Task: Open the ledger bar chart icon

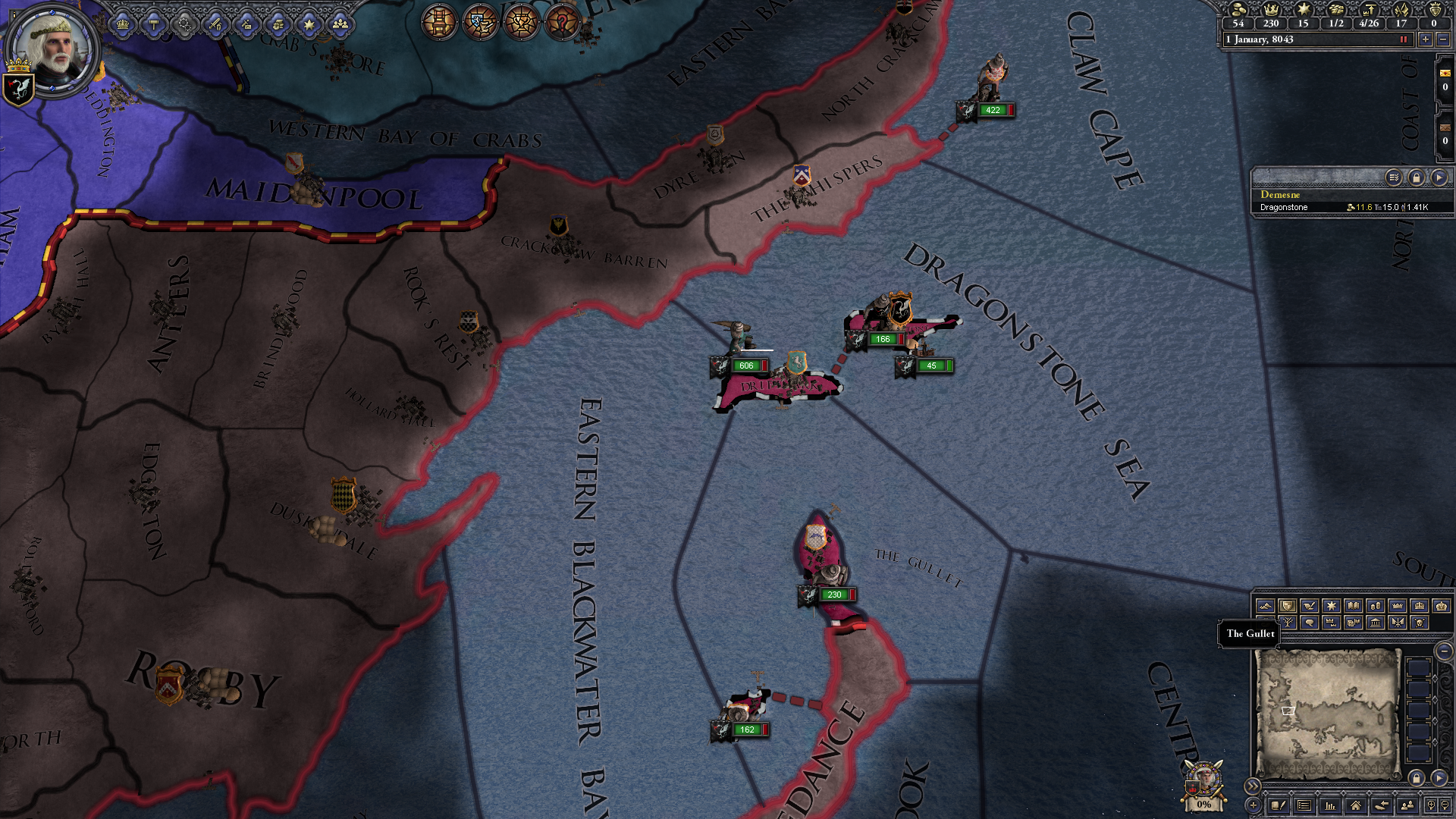Action: (1330, 805)
